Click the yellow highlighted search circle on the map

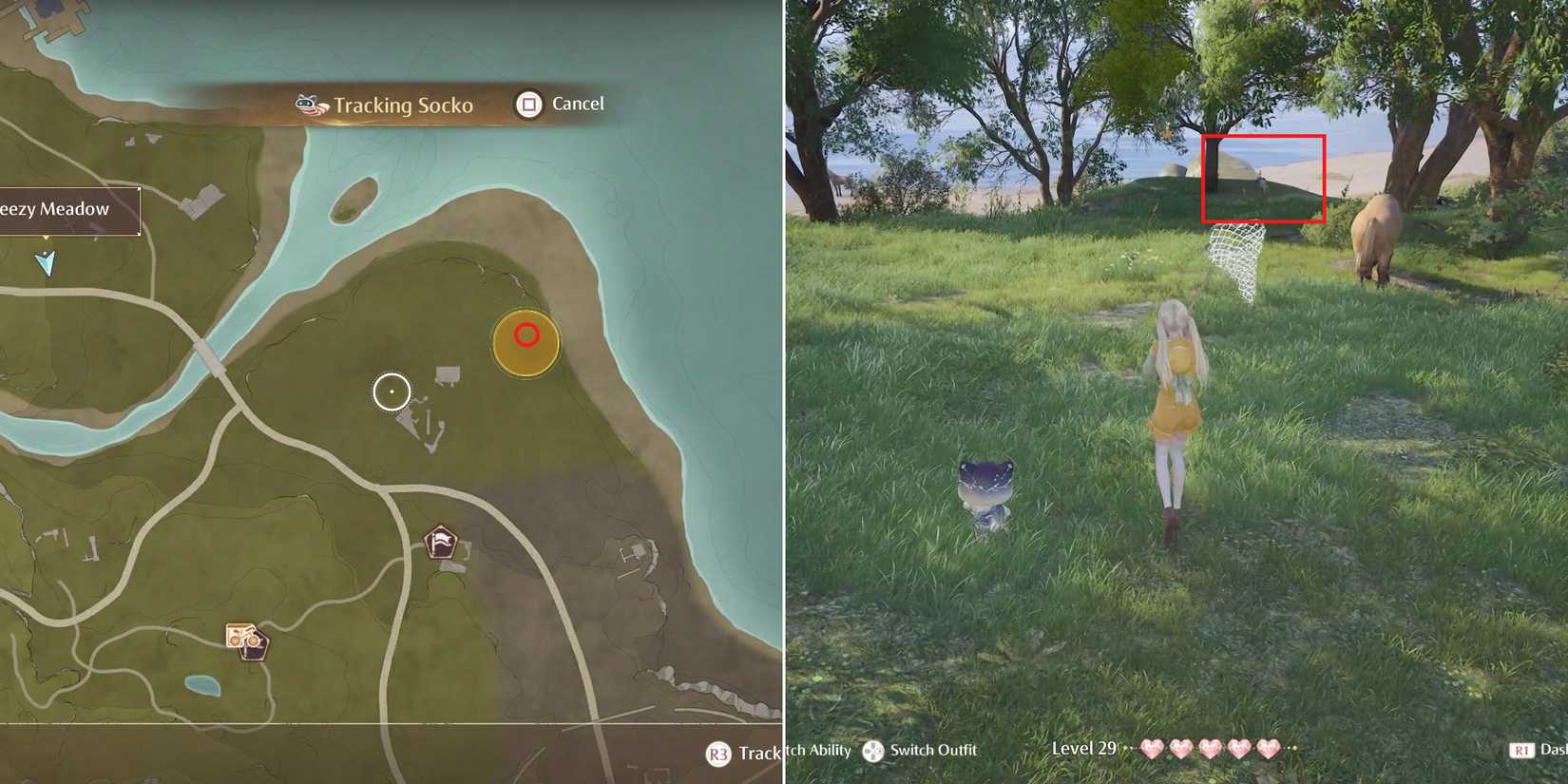pos(525,344)
